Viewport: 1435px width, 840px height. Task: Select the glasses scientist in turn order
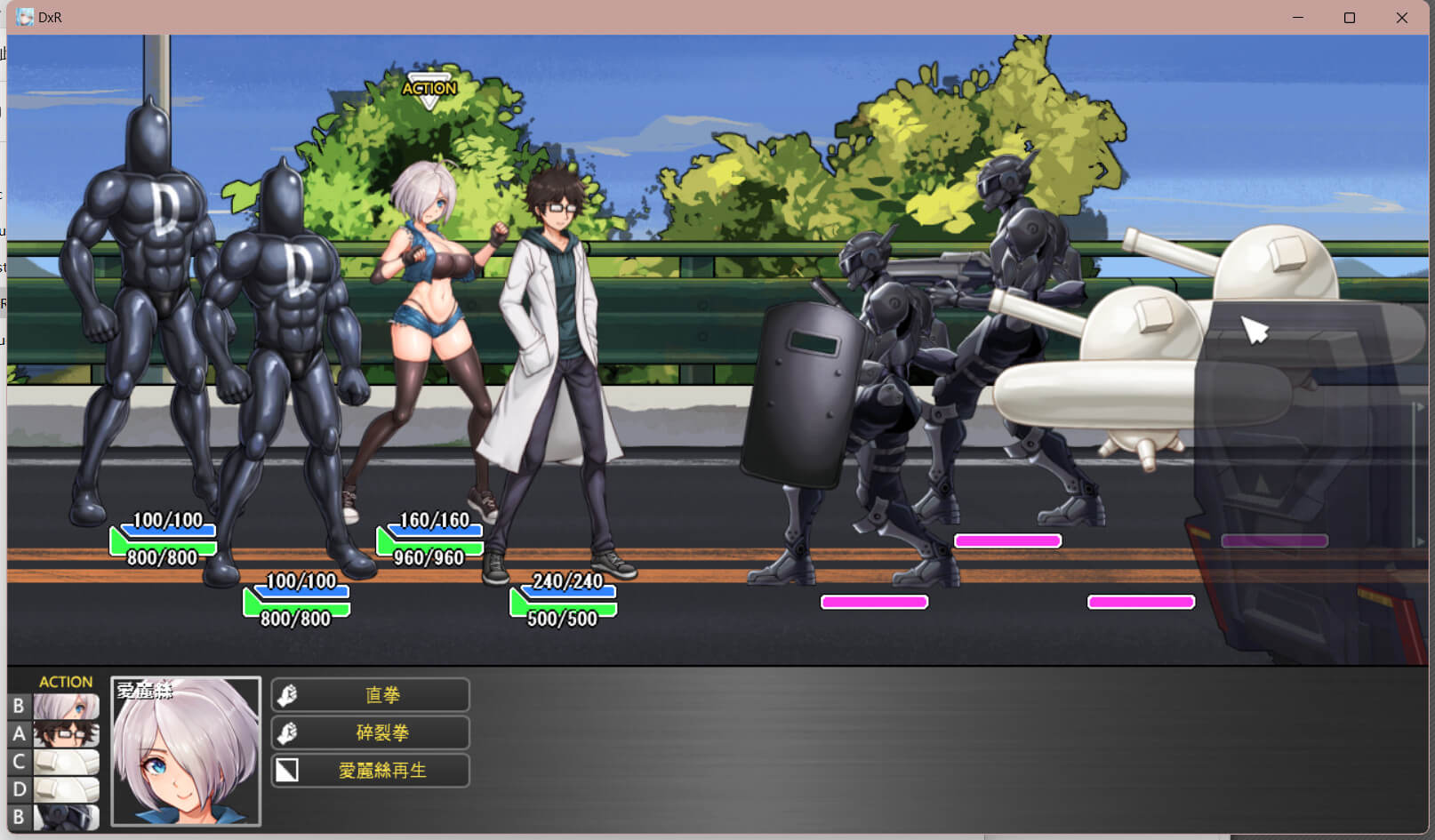(x=66, y=734)
